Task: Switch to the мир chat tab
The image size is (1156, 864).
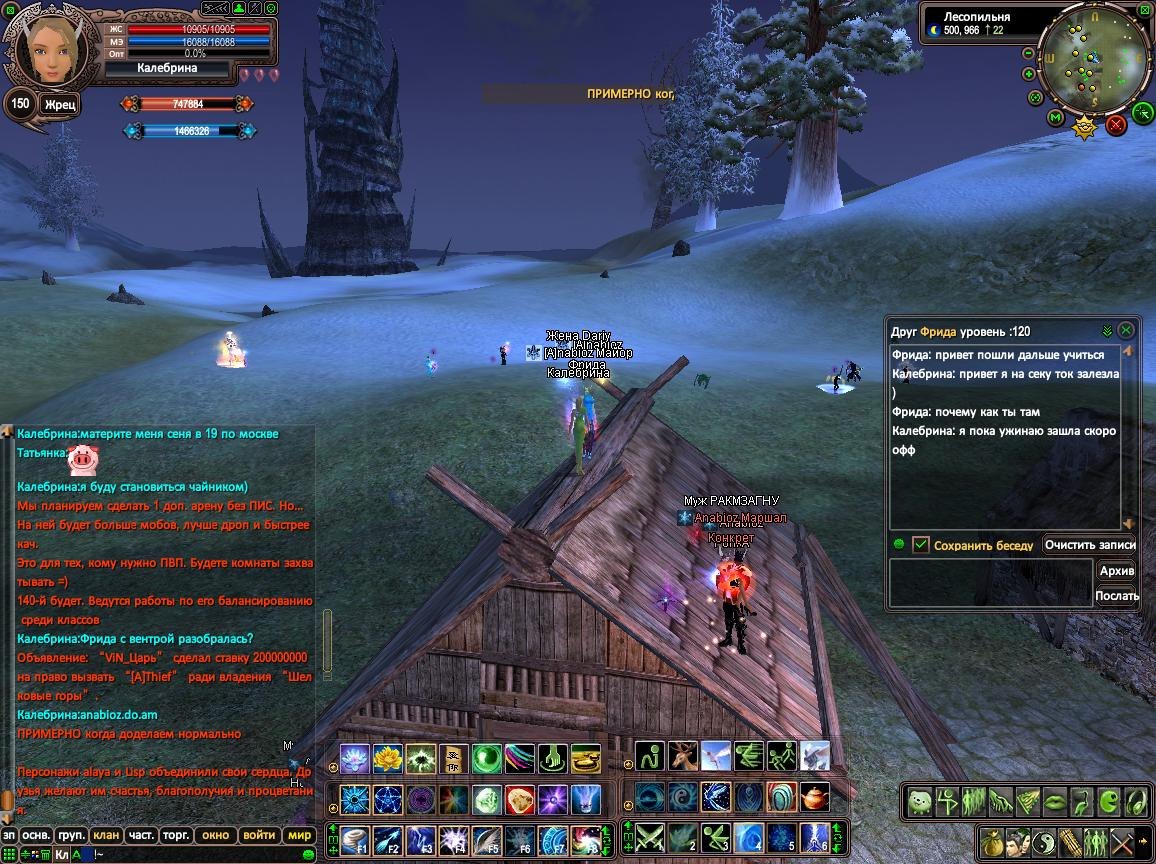Action: (299, 835)
